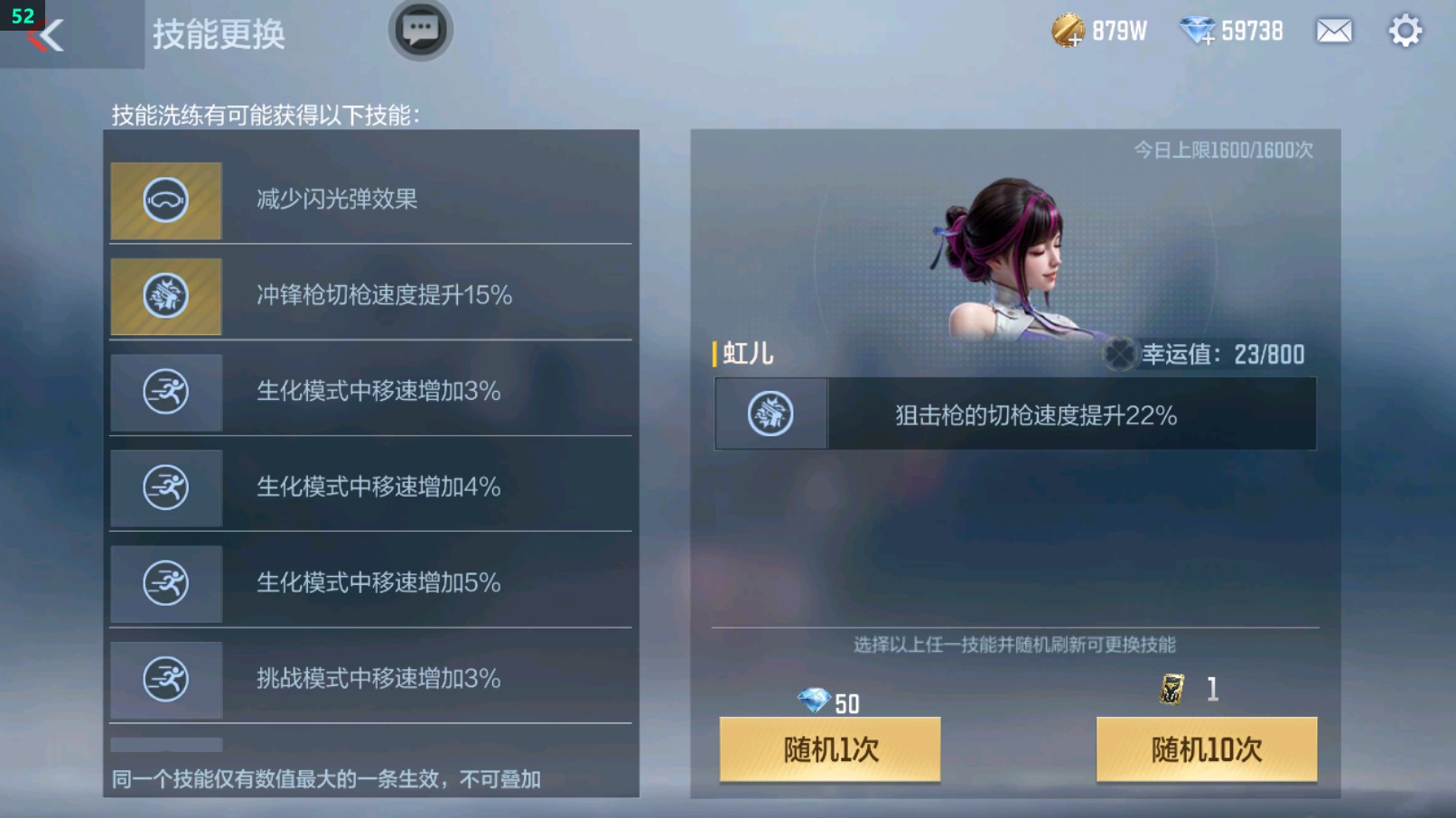Tap the 随机1次 button
The height and width of the screenshot is (818, 1456).
point(828,749)
